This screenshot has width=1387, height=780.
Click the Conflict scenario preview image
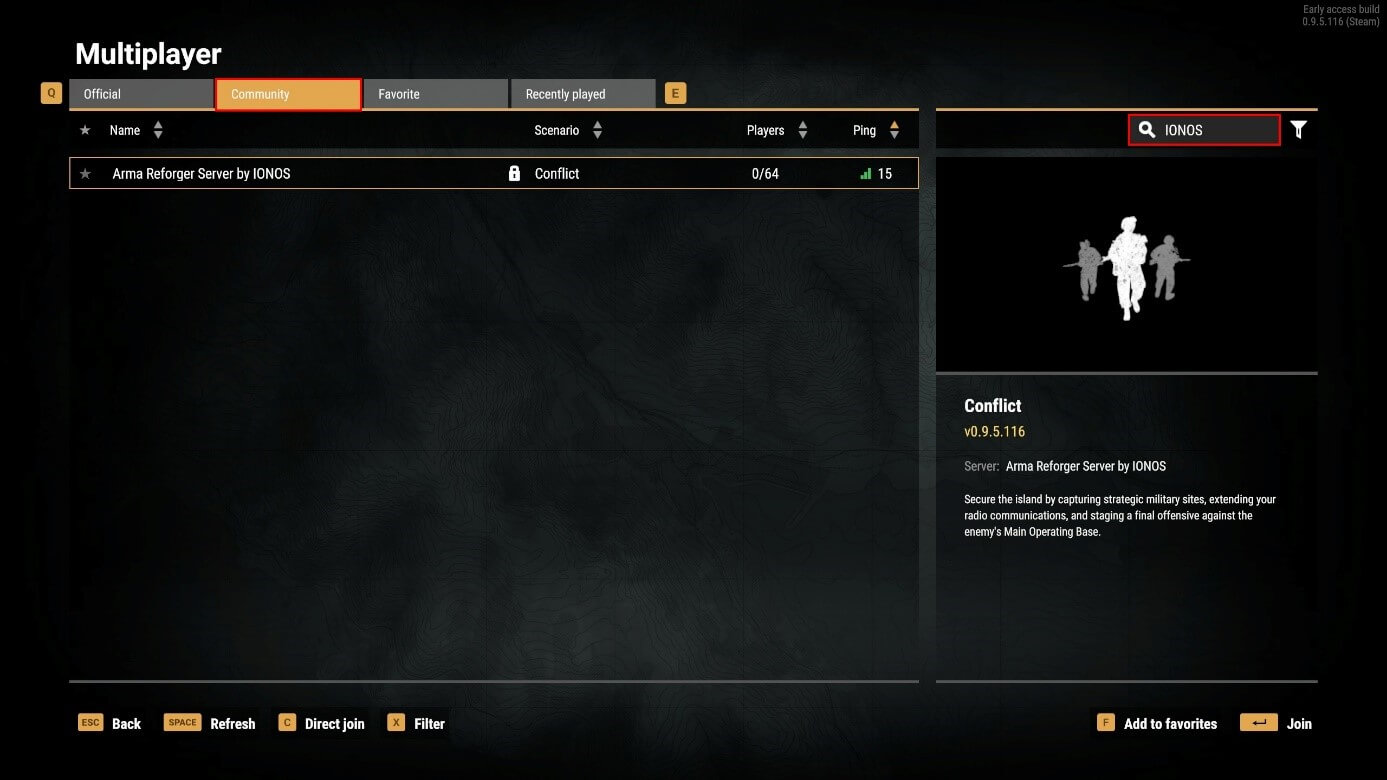coord(1126,265)
